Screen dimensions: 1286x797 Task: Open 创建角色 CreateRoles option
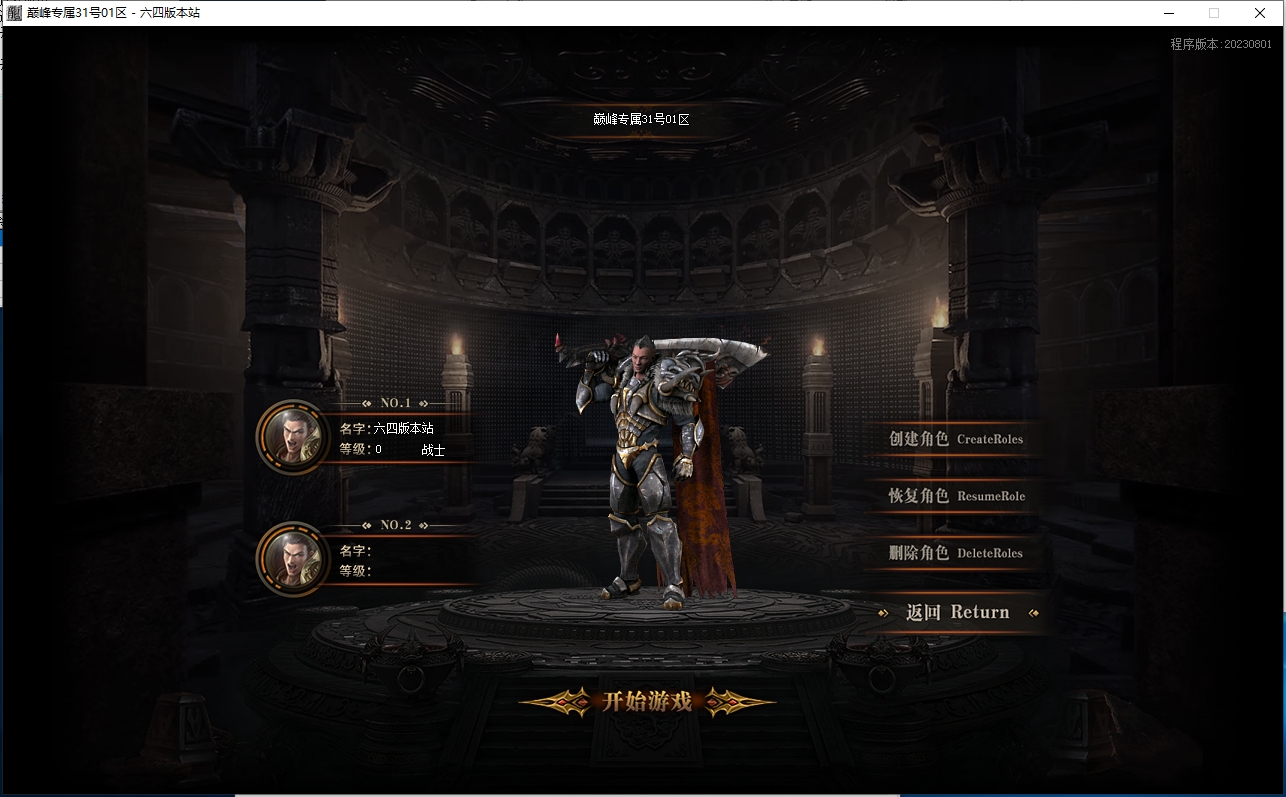[955, 439]
